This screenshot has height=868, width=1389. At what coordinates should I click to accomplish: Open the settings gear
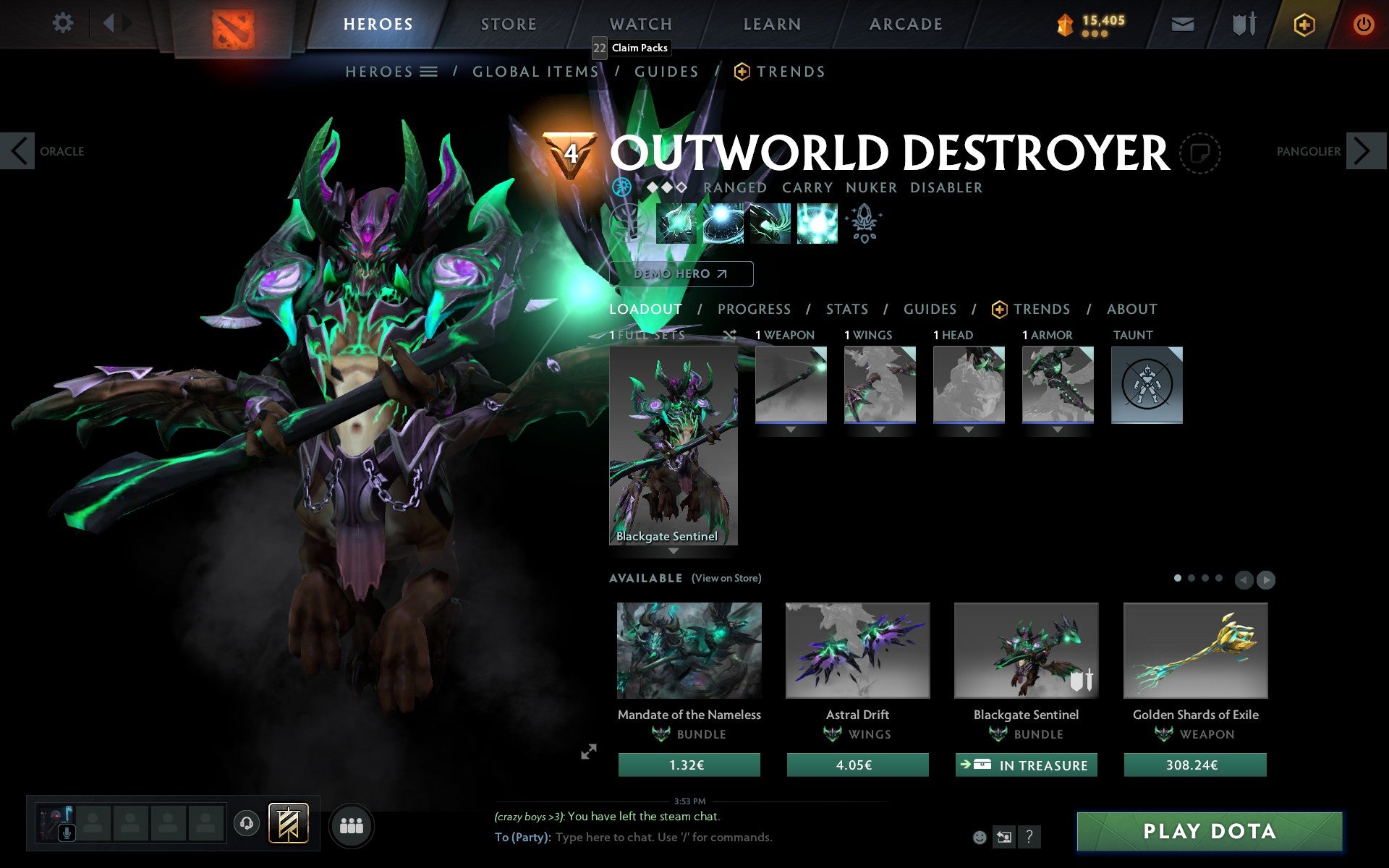pos(64,23)
